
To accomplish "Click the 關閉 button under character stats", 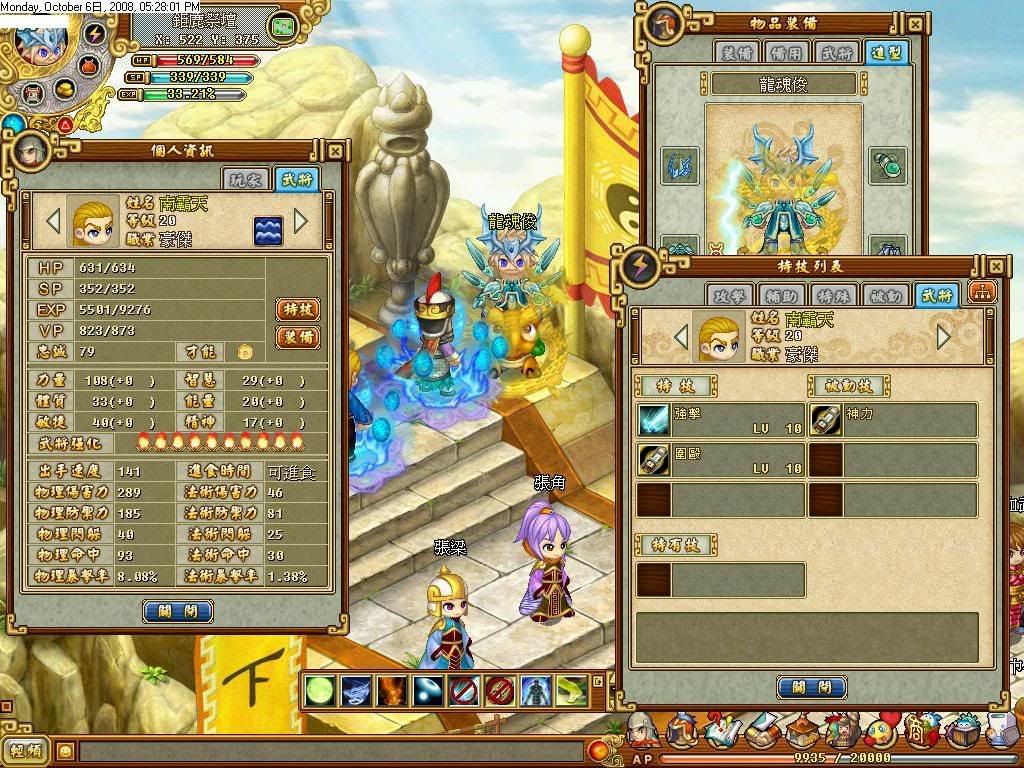I will click(178, 611).
